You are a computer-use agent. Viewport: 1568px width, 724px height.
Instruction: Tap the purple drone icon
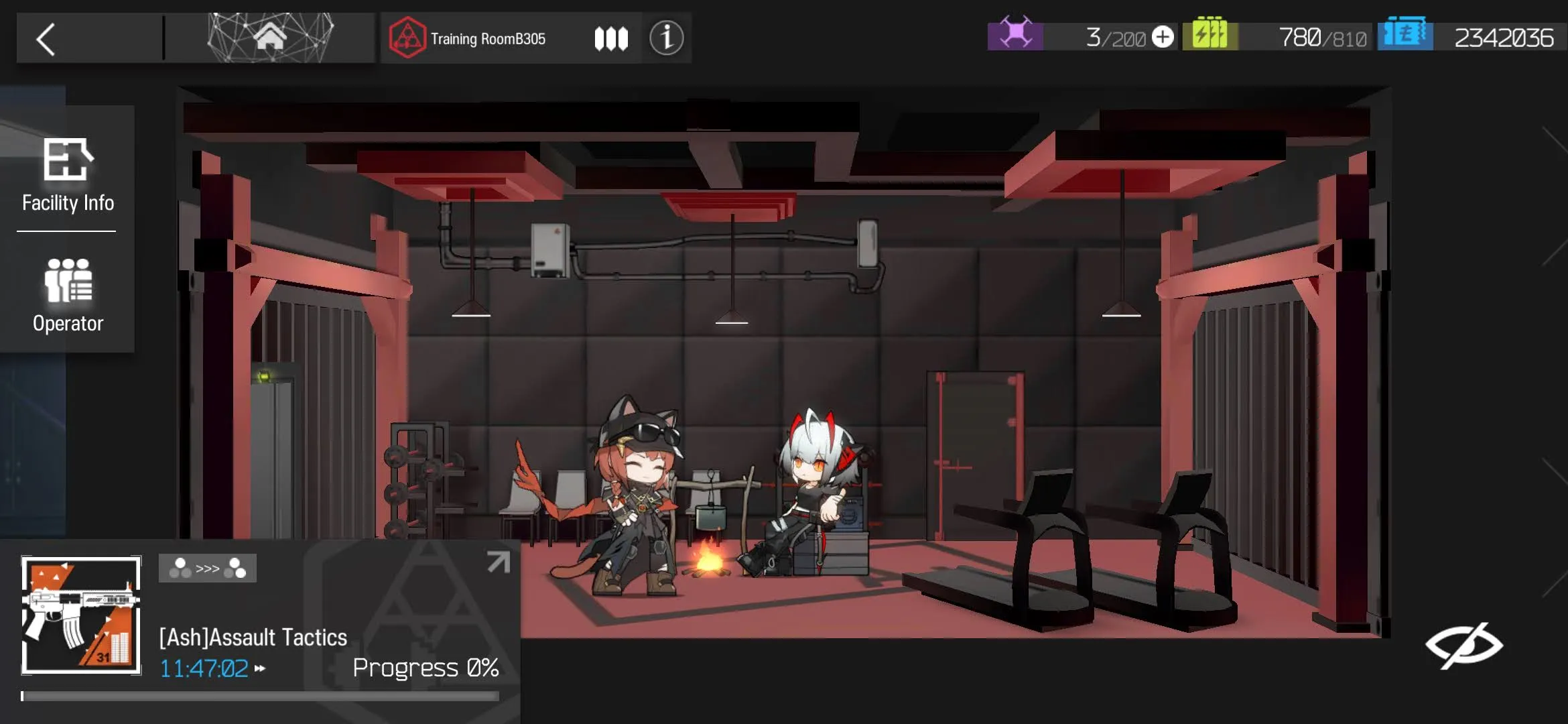pyautogui.click(x=1015, y=35)
